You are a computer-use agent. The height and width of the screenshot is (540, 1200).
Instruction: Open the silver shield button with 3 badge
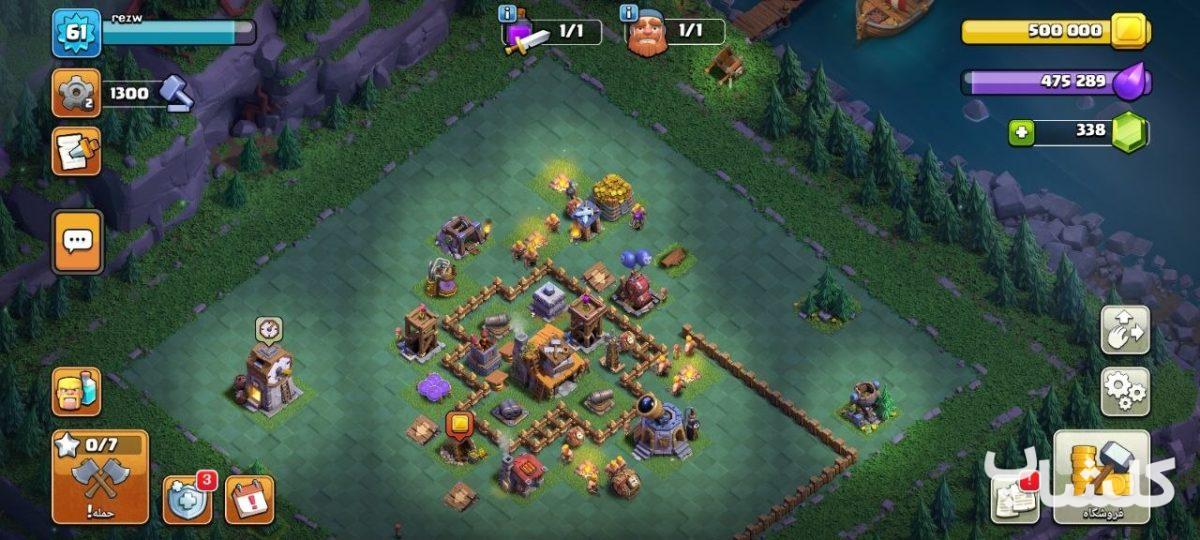tap(187, 499)
